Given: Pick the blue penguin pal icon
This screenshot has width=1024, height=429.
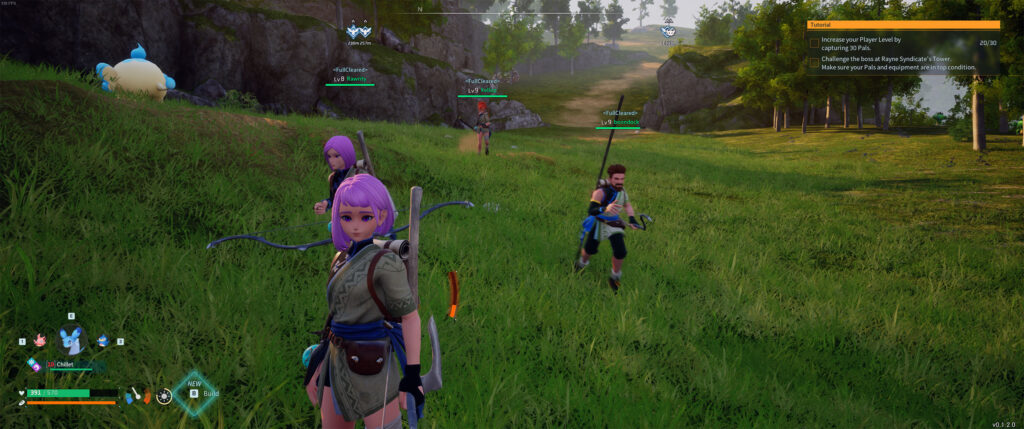Looking at the screenshot, I should [102, 341].
